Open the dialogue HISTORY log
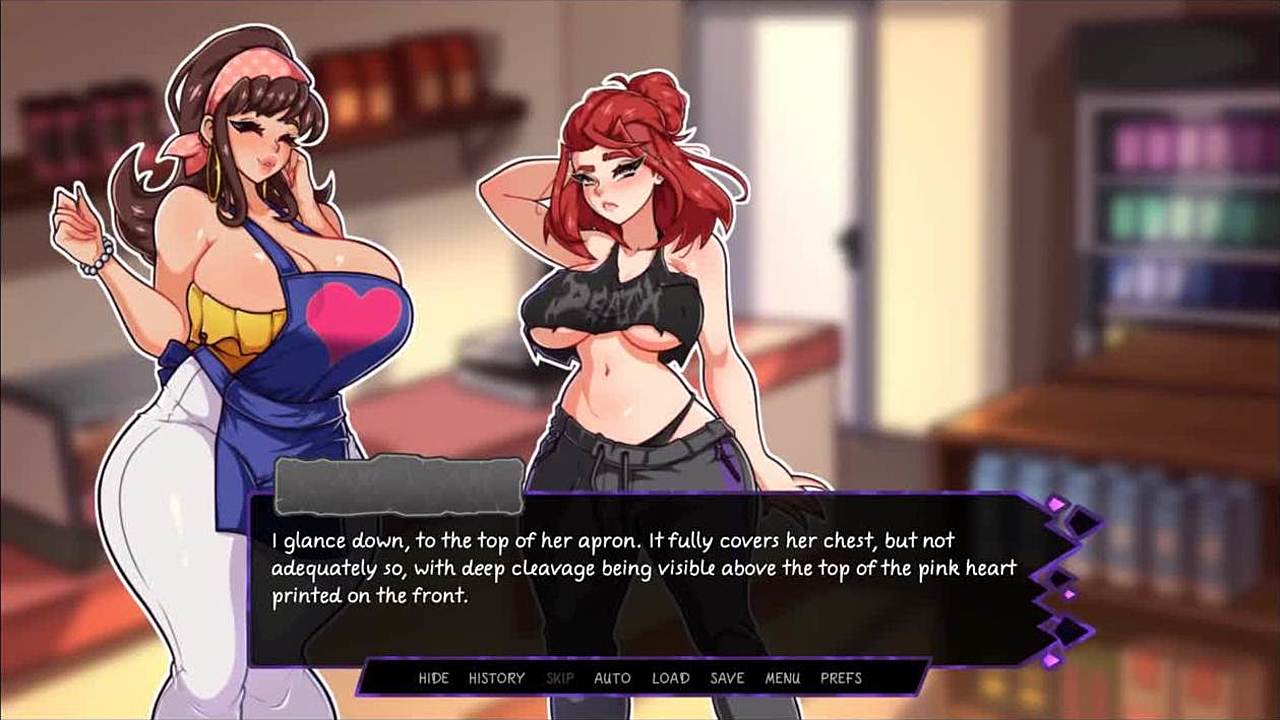 496,678
